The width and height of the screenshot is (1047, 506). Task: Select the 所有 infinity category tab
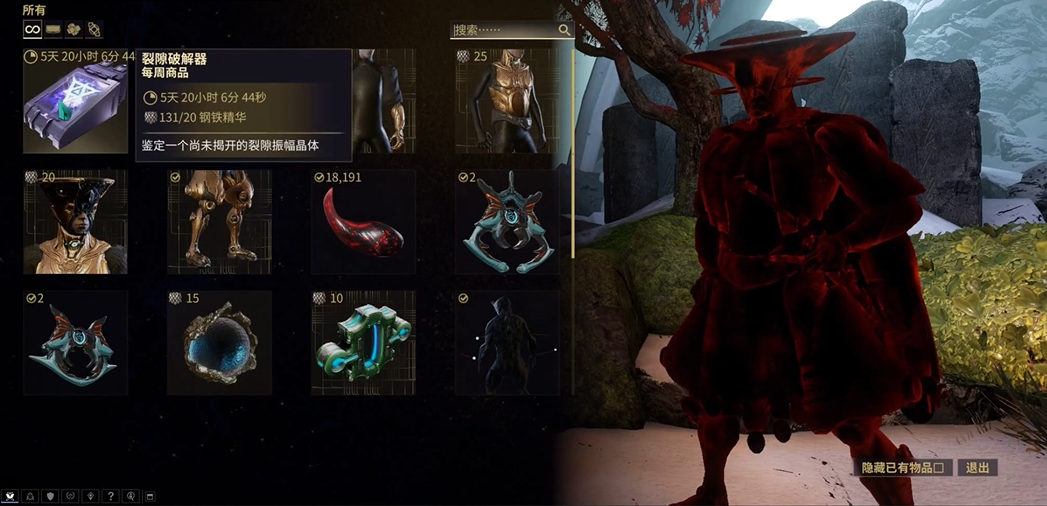click(33, 29)
